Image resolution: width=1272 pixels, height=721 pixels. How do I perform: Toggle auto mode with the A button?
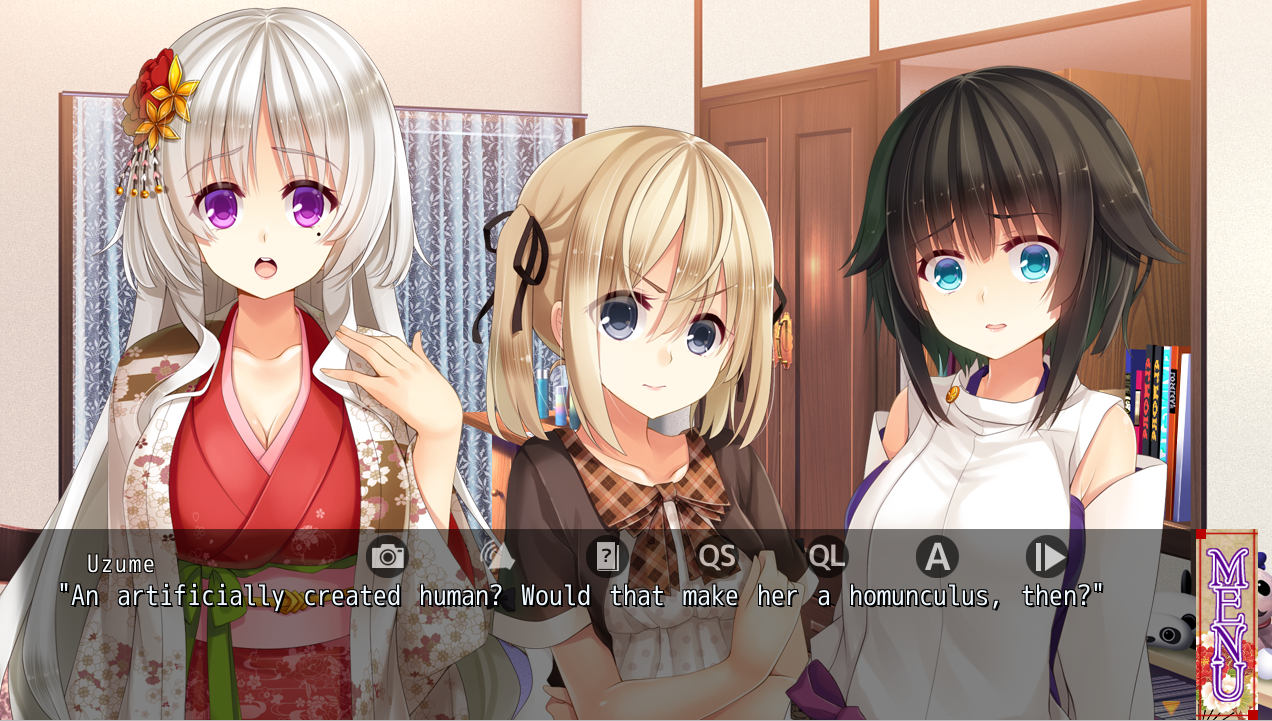937,556
